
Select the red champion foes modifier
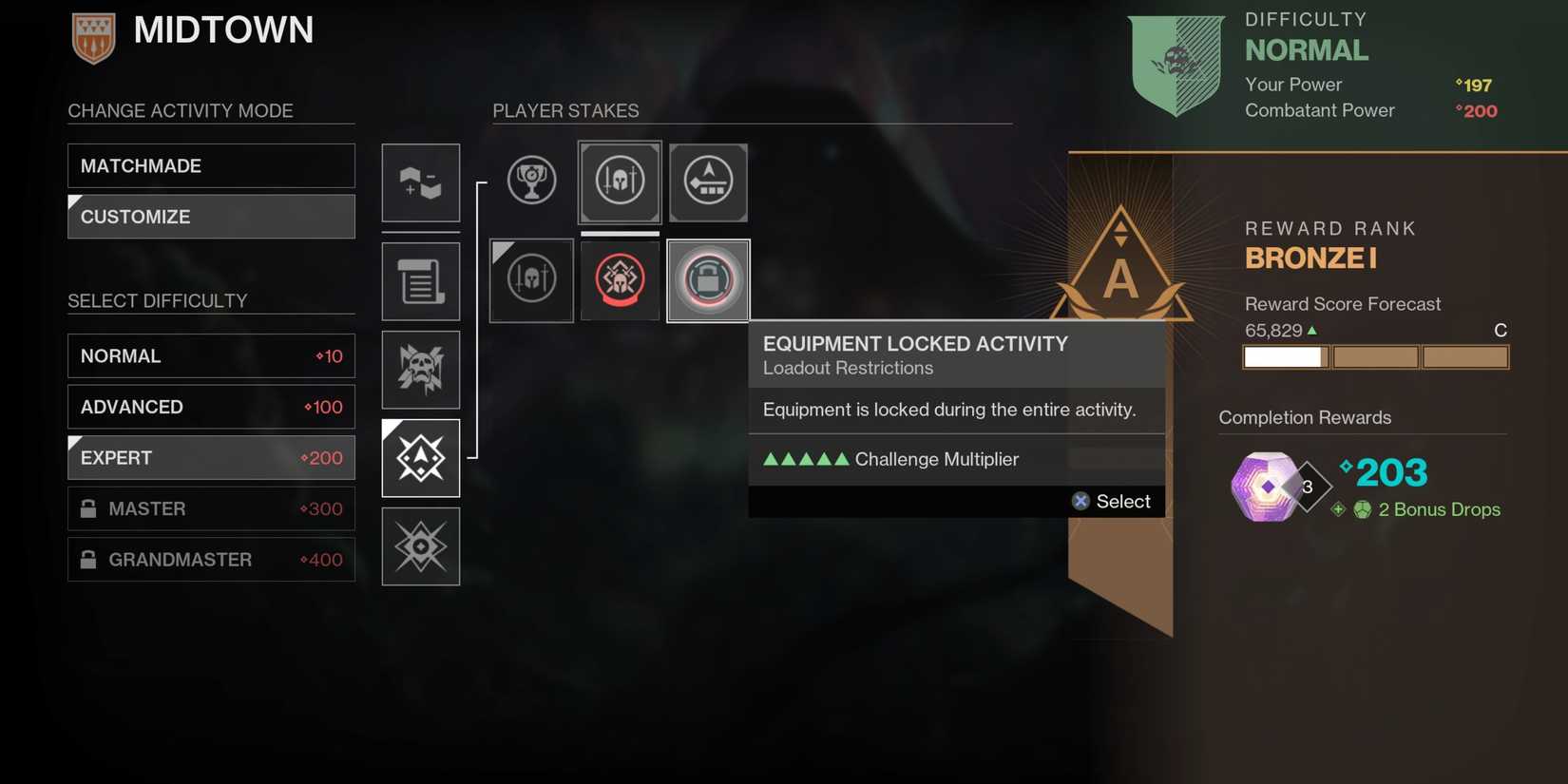point(619,279)
